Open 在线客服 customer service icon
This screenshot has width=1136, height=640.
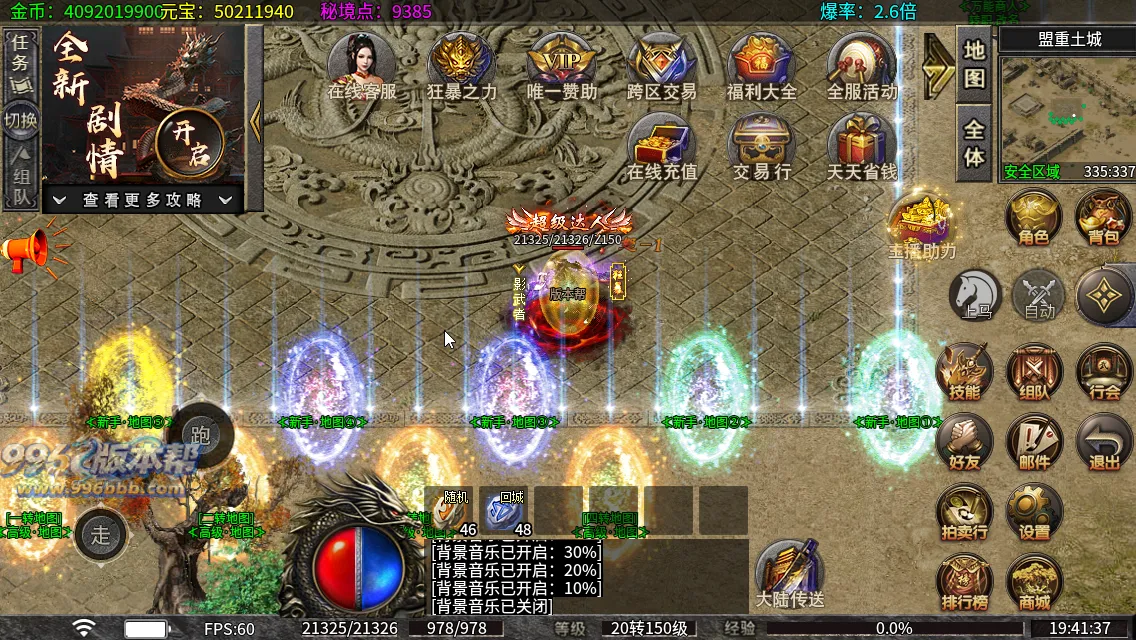click(362, 62)
